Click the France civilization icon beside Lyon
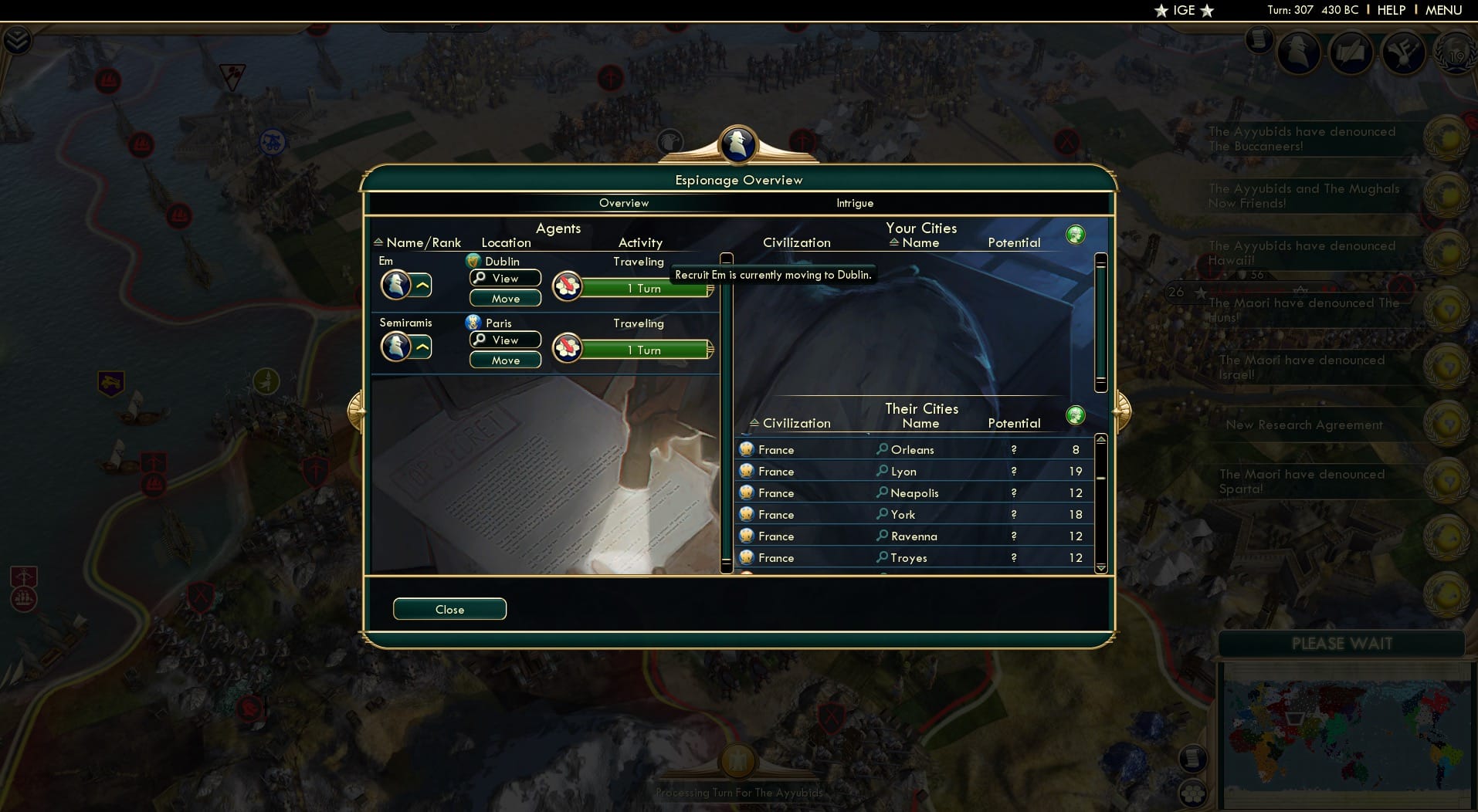This screenshot has width=1478, height=812. tap(746, 471)
